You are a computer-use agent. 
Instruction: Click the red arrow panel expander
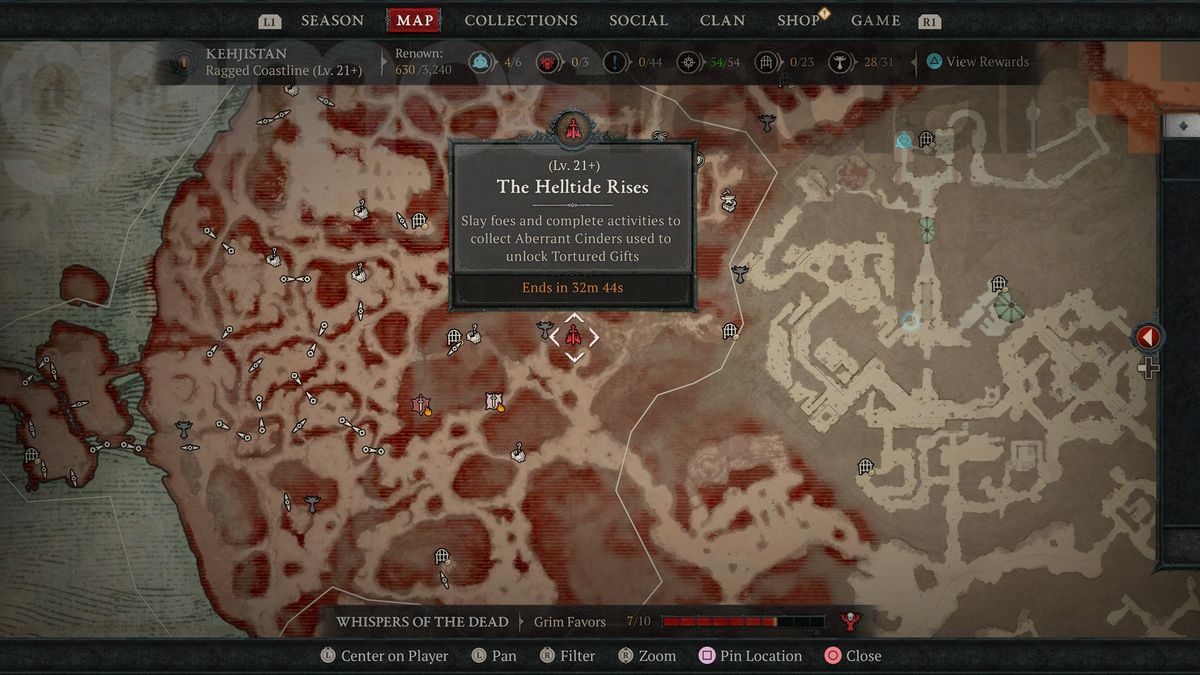[1147, 338]
